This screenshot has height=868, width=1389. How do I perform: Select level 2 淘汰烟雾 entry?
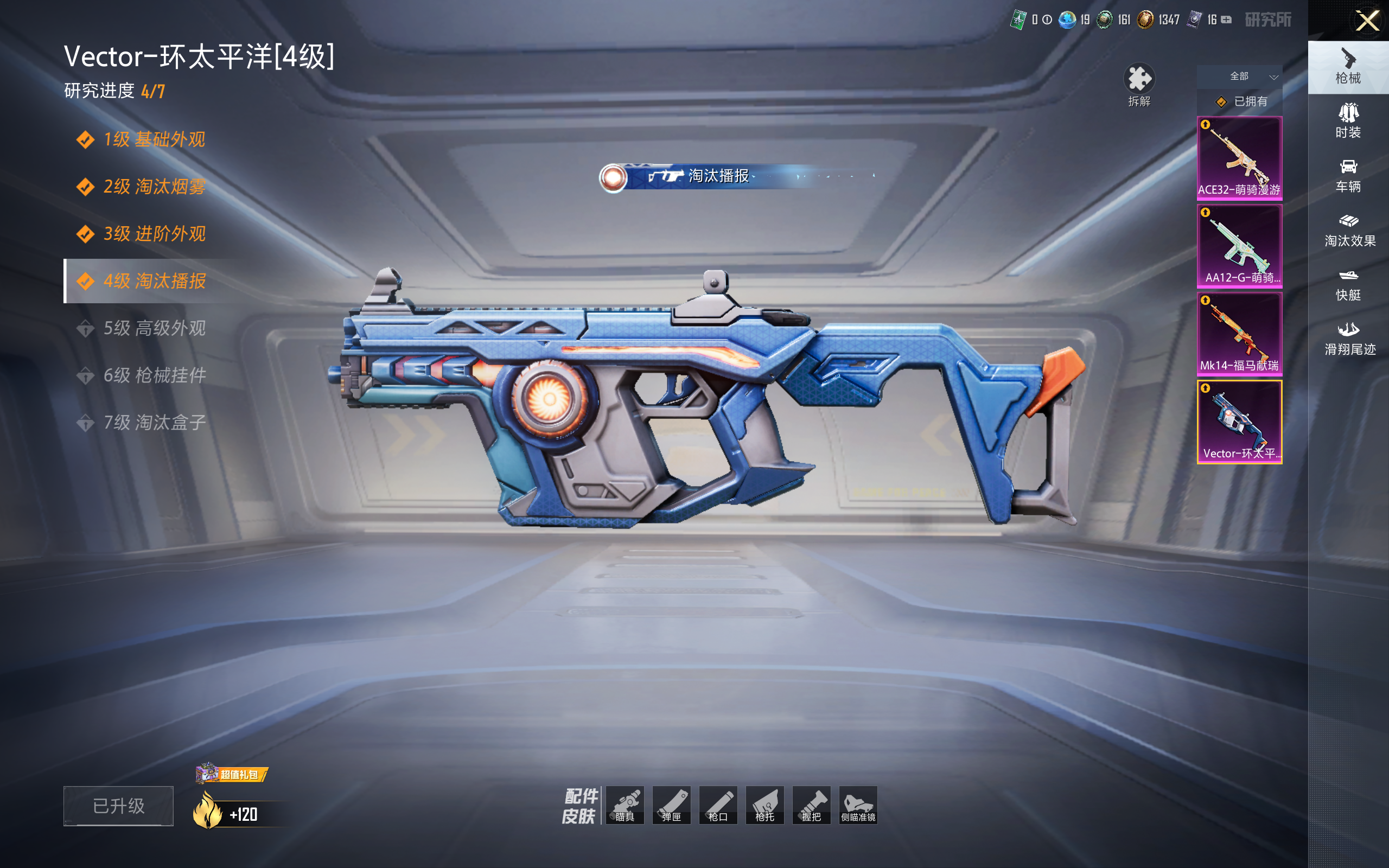pos(153,187)
